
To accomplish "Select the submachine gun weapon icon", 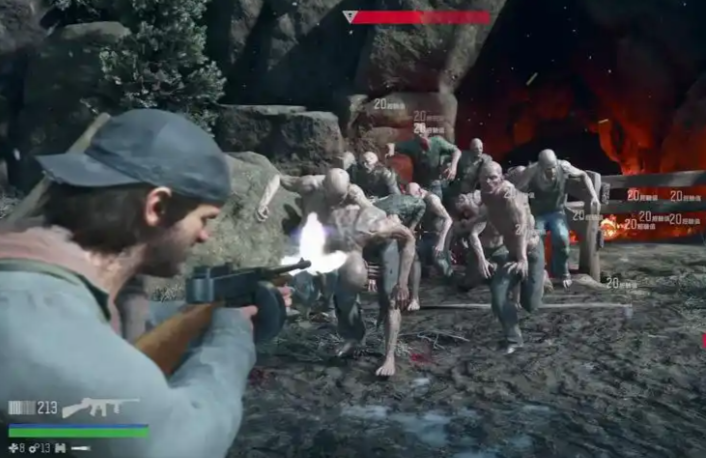I will tap(100, 407).
